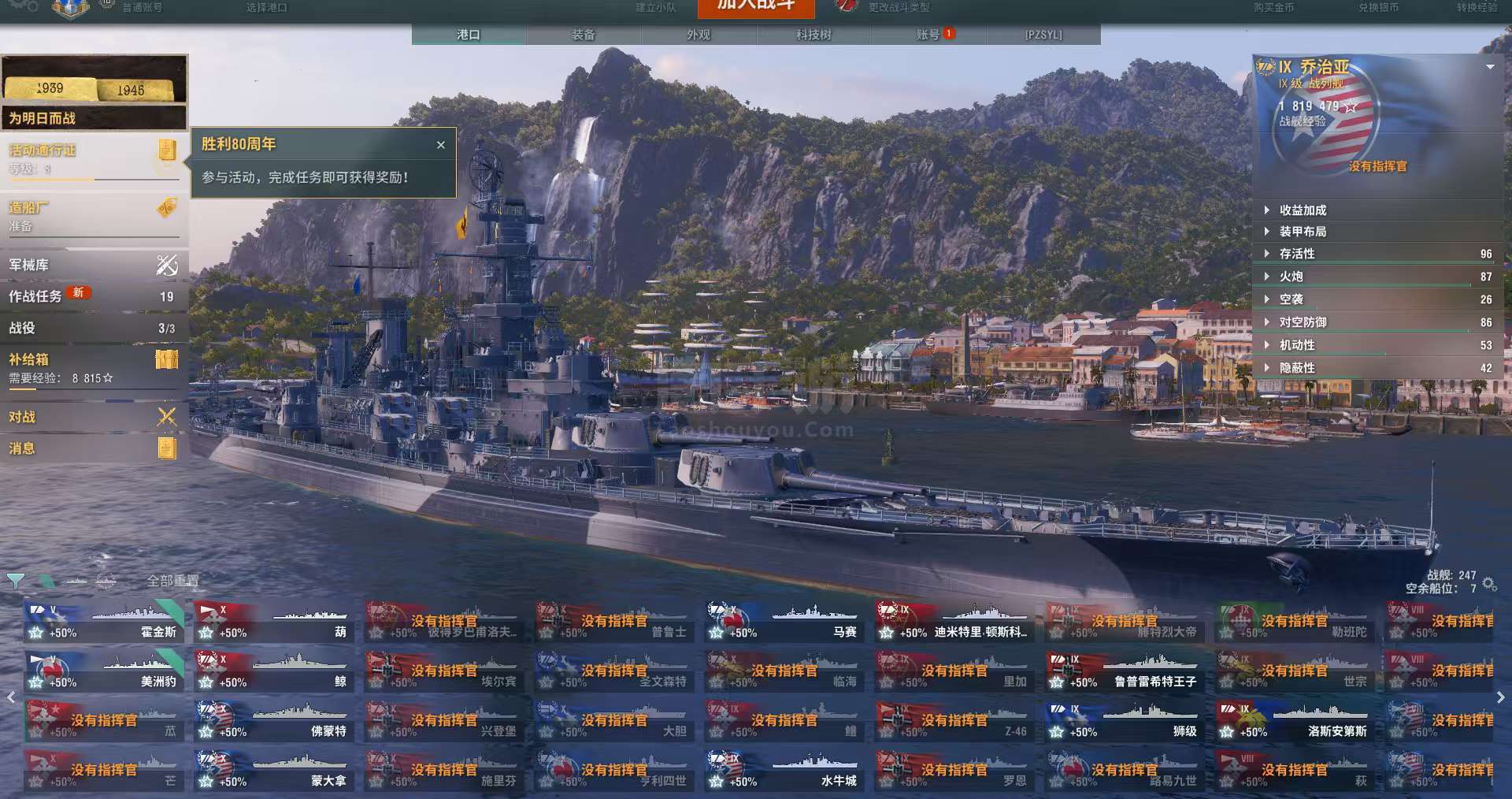
Task: Open the 军械库 armory
Action: click(x=94, y=266)
